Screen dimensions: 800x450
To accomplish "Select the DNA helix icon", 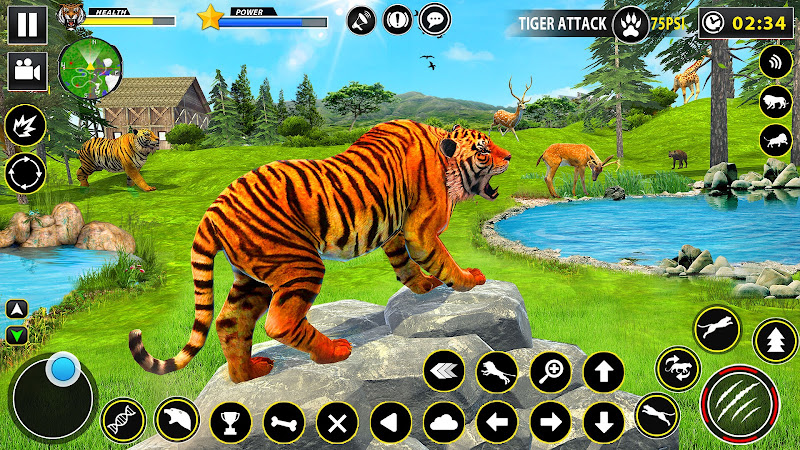I will click(x=123, y=421).
